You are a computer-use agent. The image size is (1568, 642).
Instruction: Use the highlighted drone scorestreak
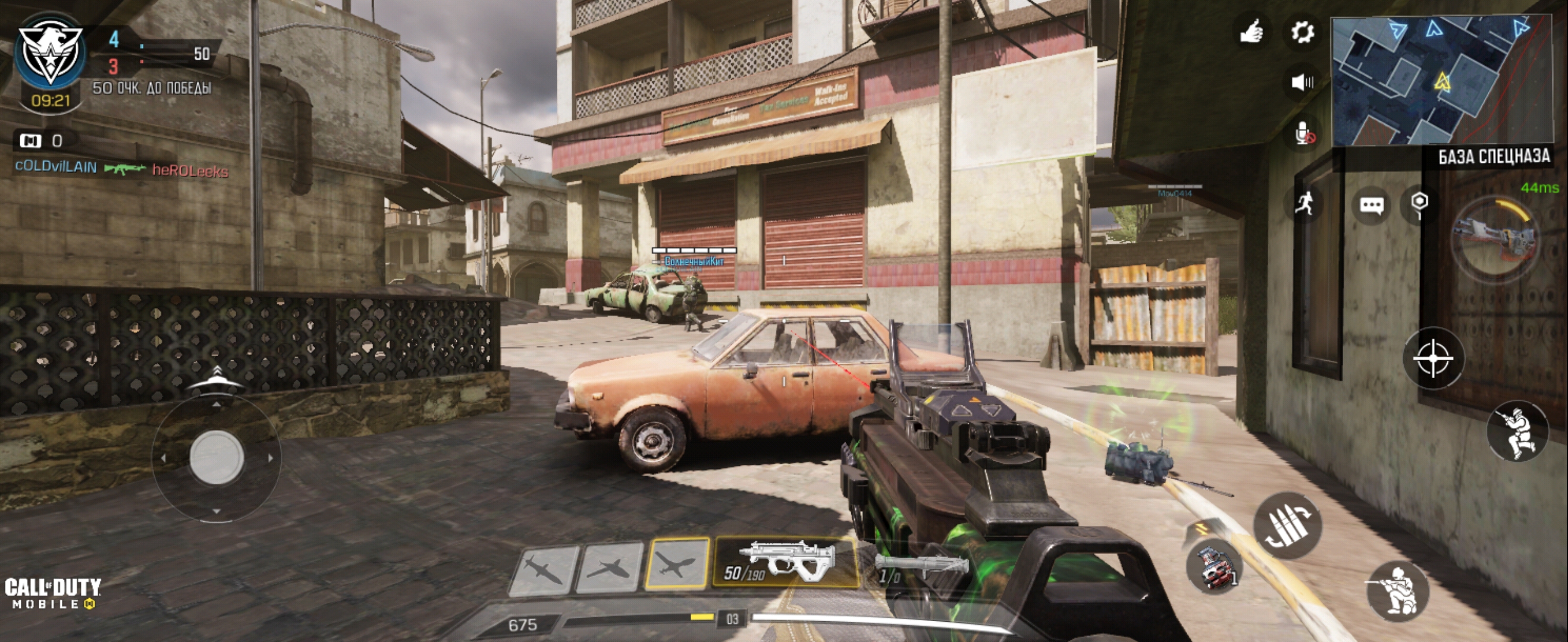(677, 564)
